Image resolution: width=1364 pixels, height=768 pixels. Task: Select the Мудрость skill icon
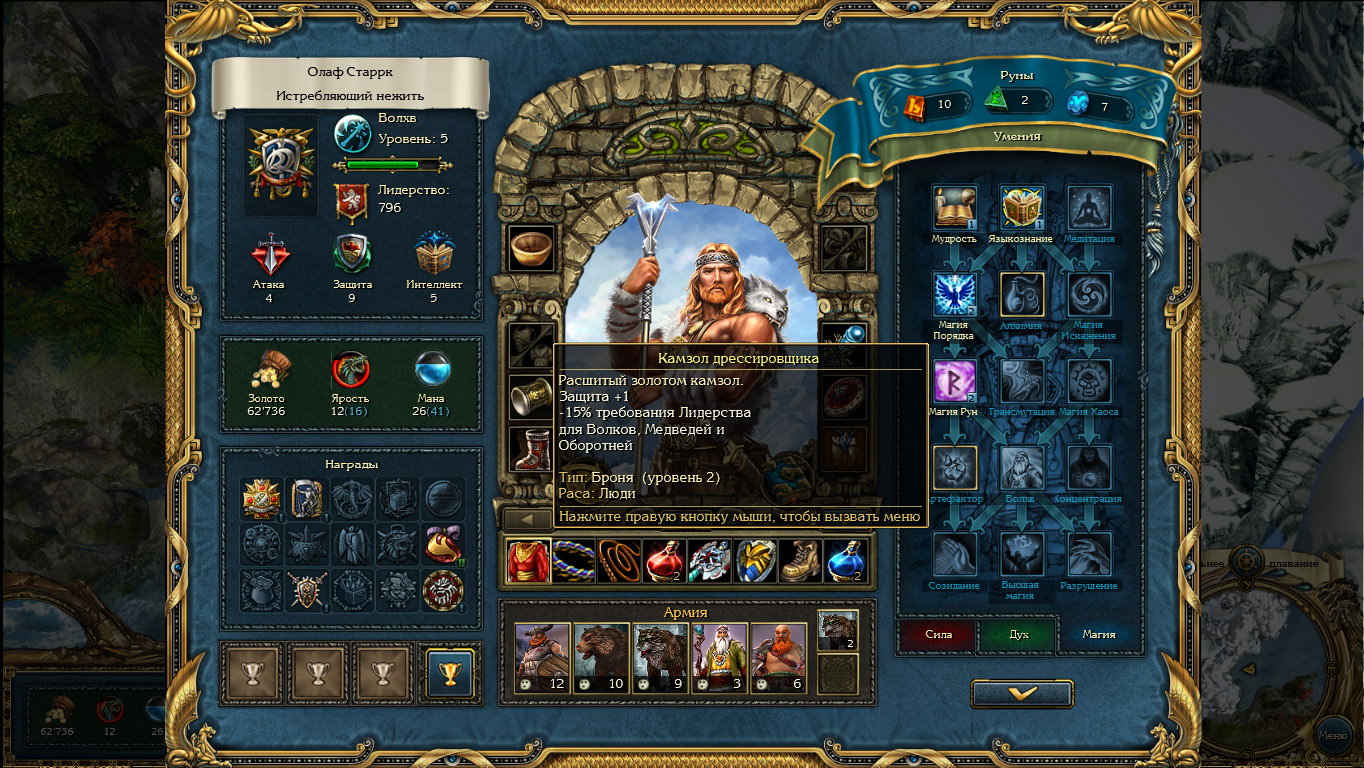(954, 208)
